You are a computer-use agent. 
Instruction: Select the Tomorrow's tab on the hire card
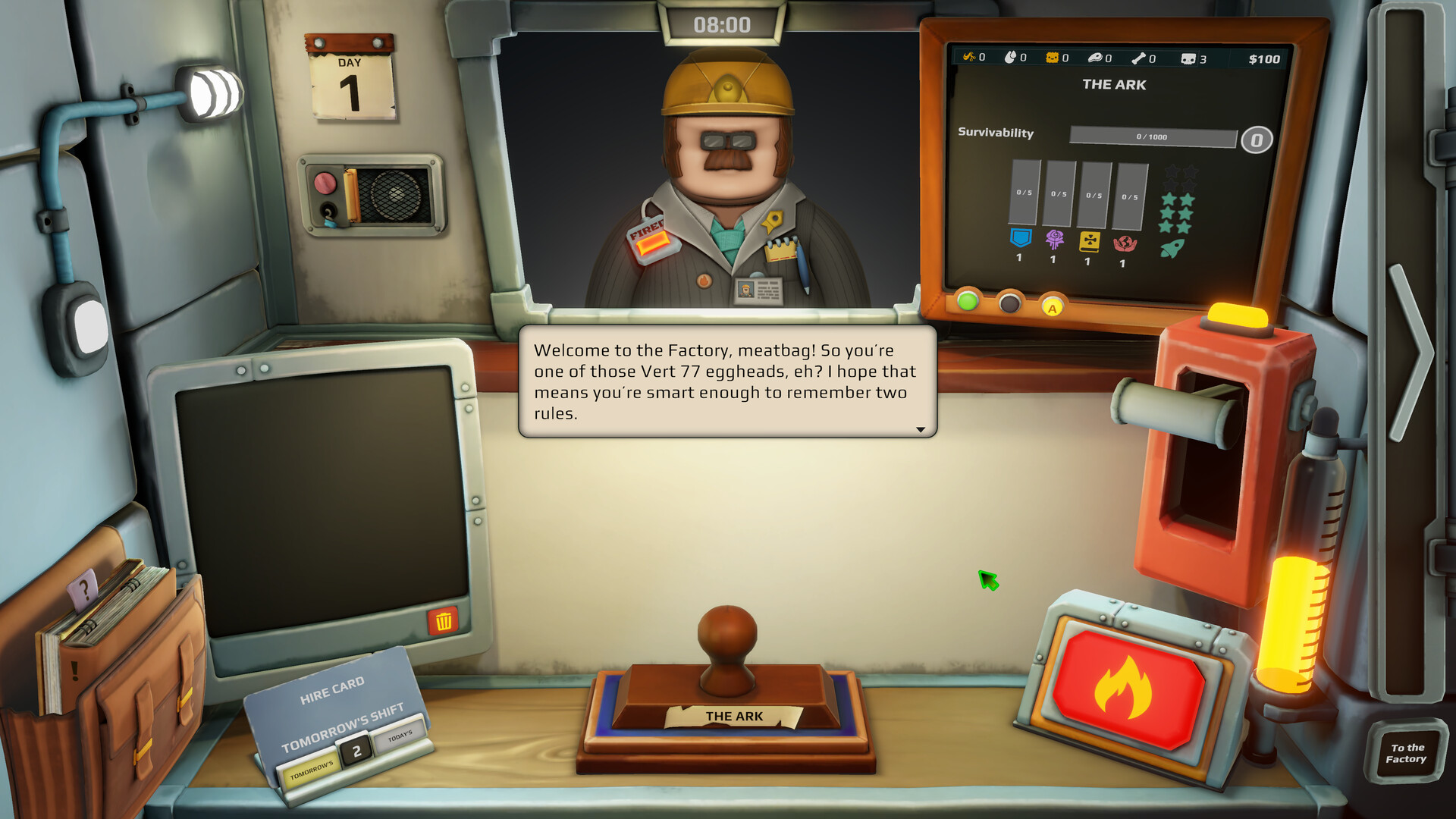click(312, 770)
